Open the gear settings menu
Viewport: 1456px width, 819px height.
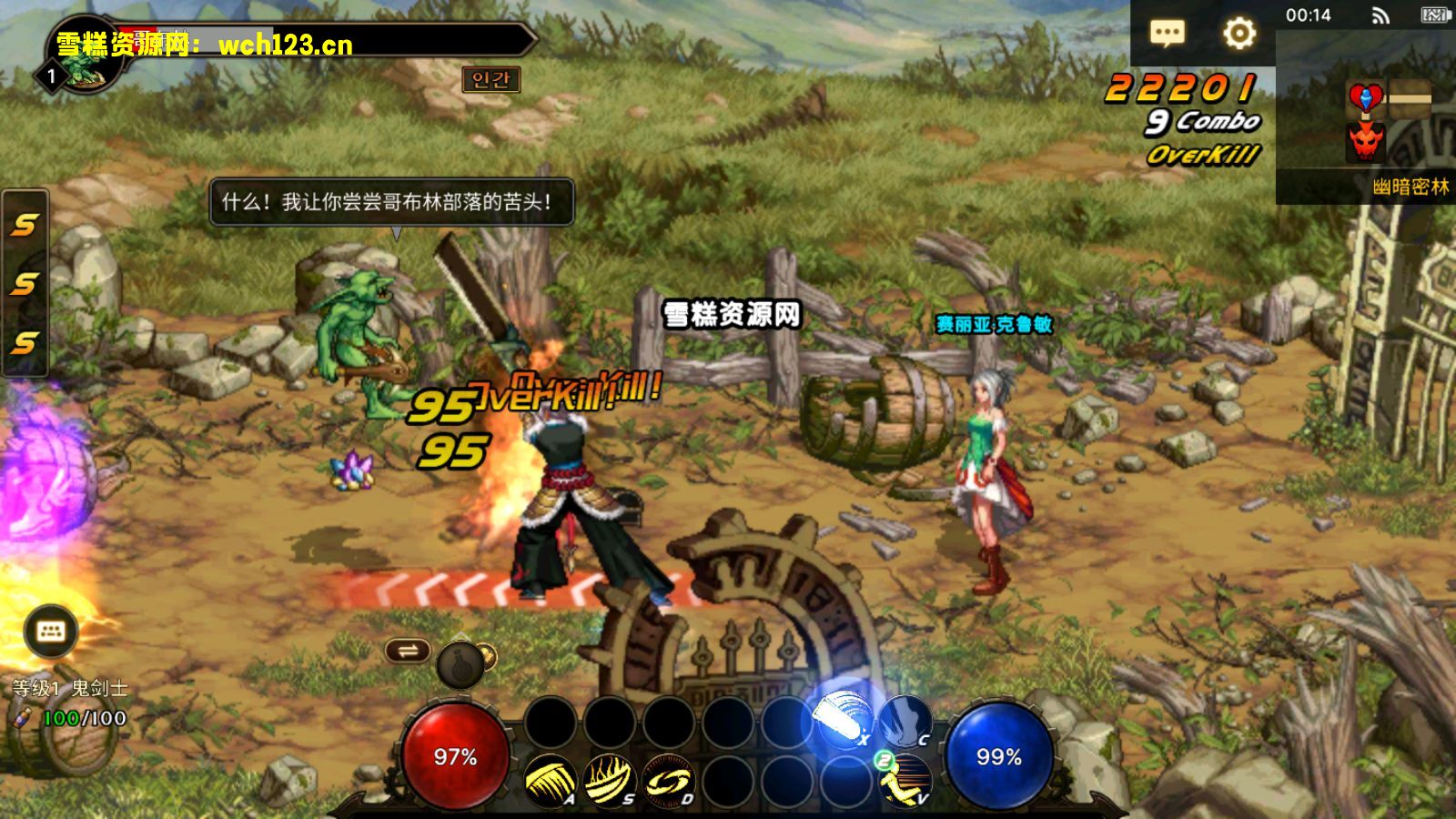[1239, 34]
